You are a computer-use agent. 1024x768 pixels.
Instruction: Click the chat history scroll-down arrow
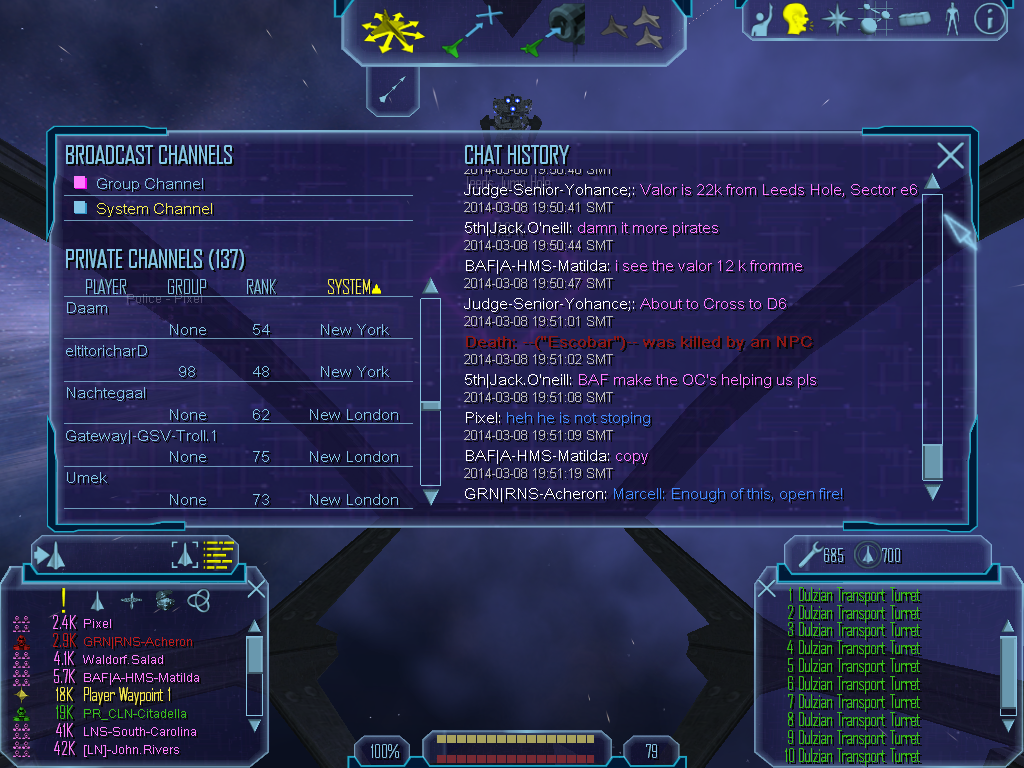pyautogui.click(x=932, y=492)
